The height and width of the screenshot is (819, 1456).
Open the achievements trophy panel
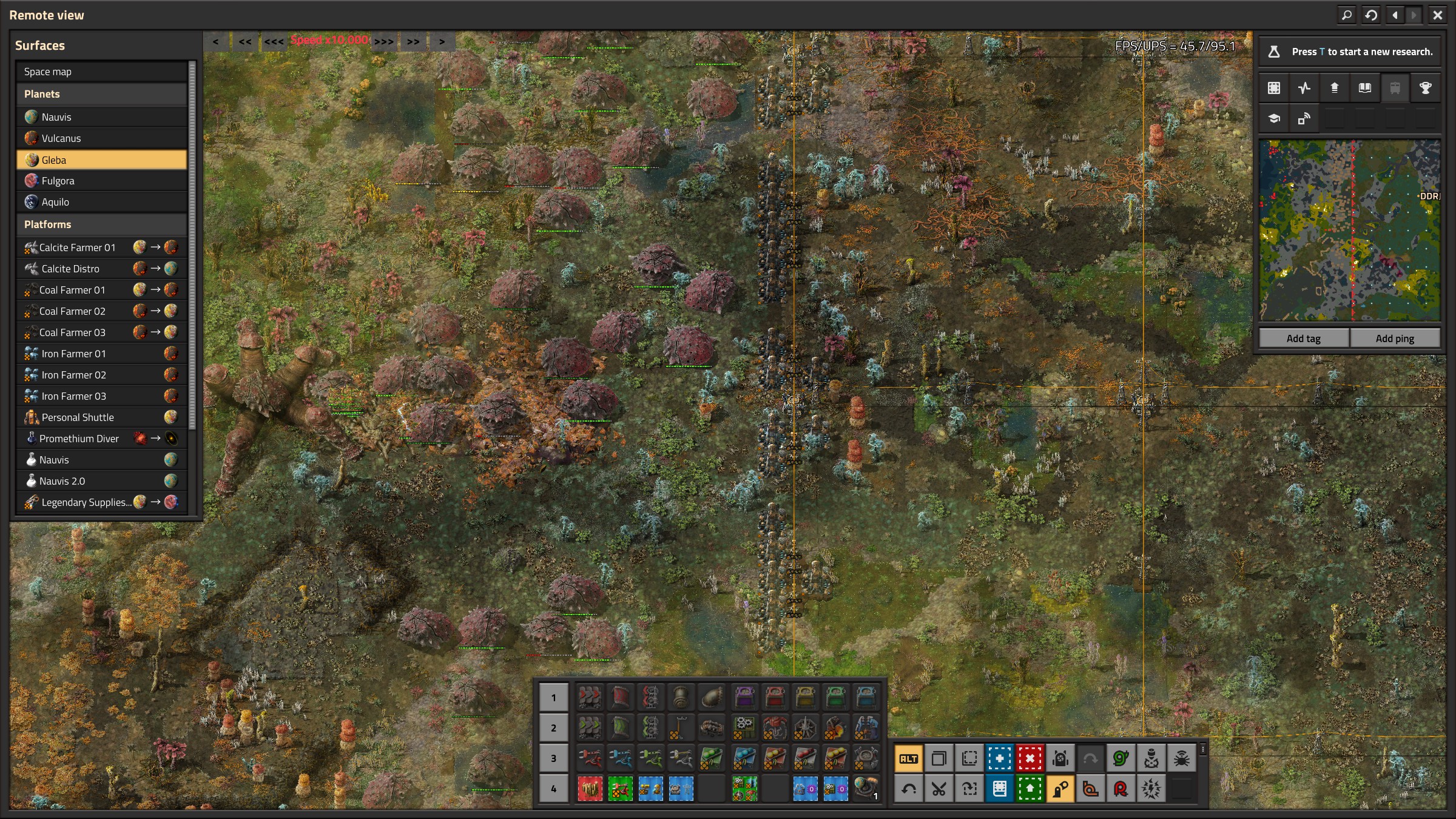(1425, 88)
